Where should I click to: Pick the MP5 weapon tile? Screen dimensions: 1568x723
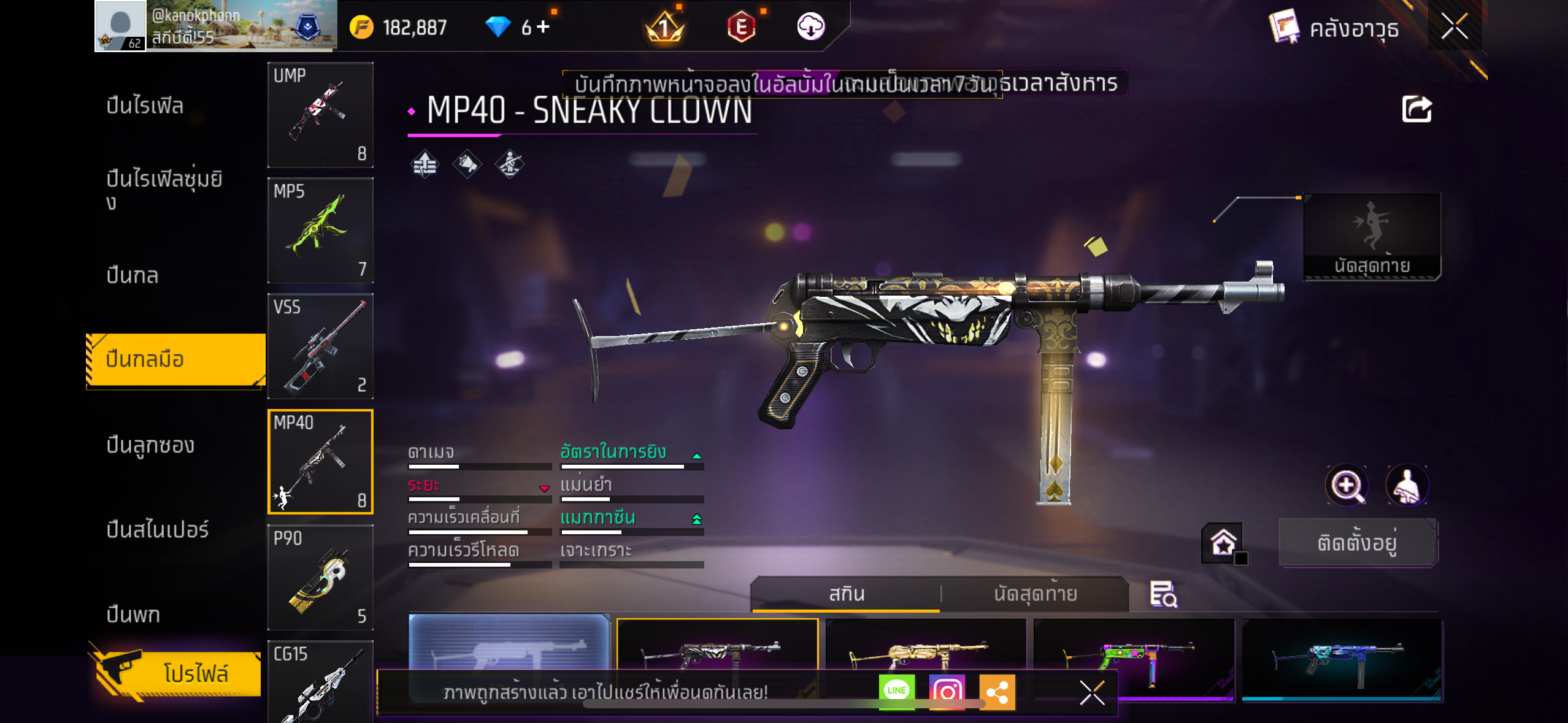coord(320,231)
